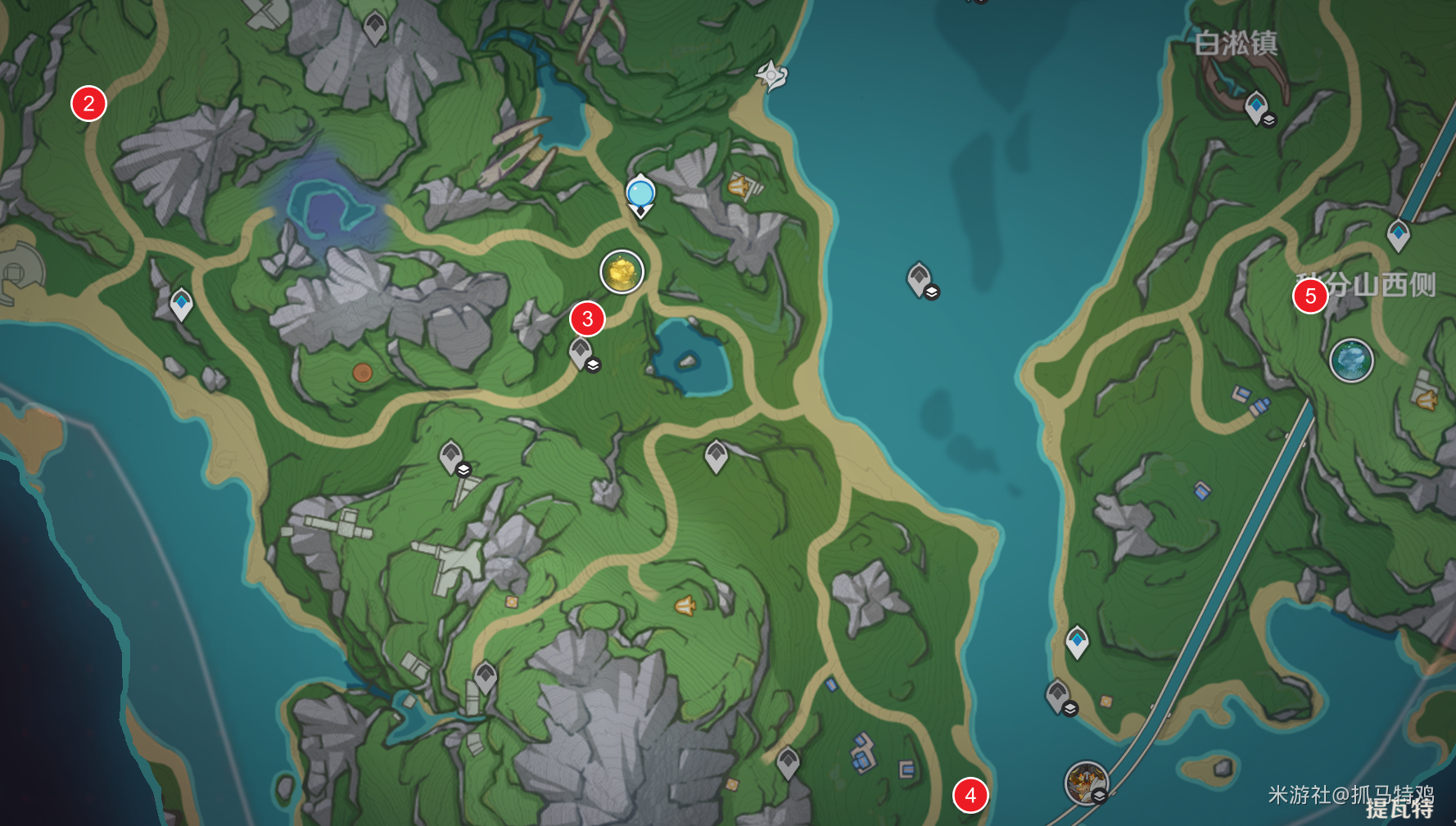Select the teleport waypoint below 白淞镇
Screen dimensions: 1456x826
(1256, 107)
